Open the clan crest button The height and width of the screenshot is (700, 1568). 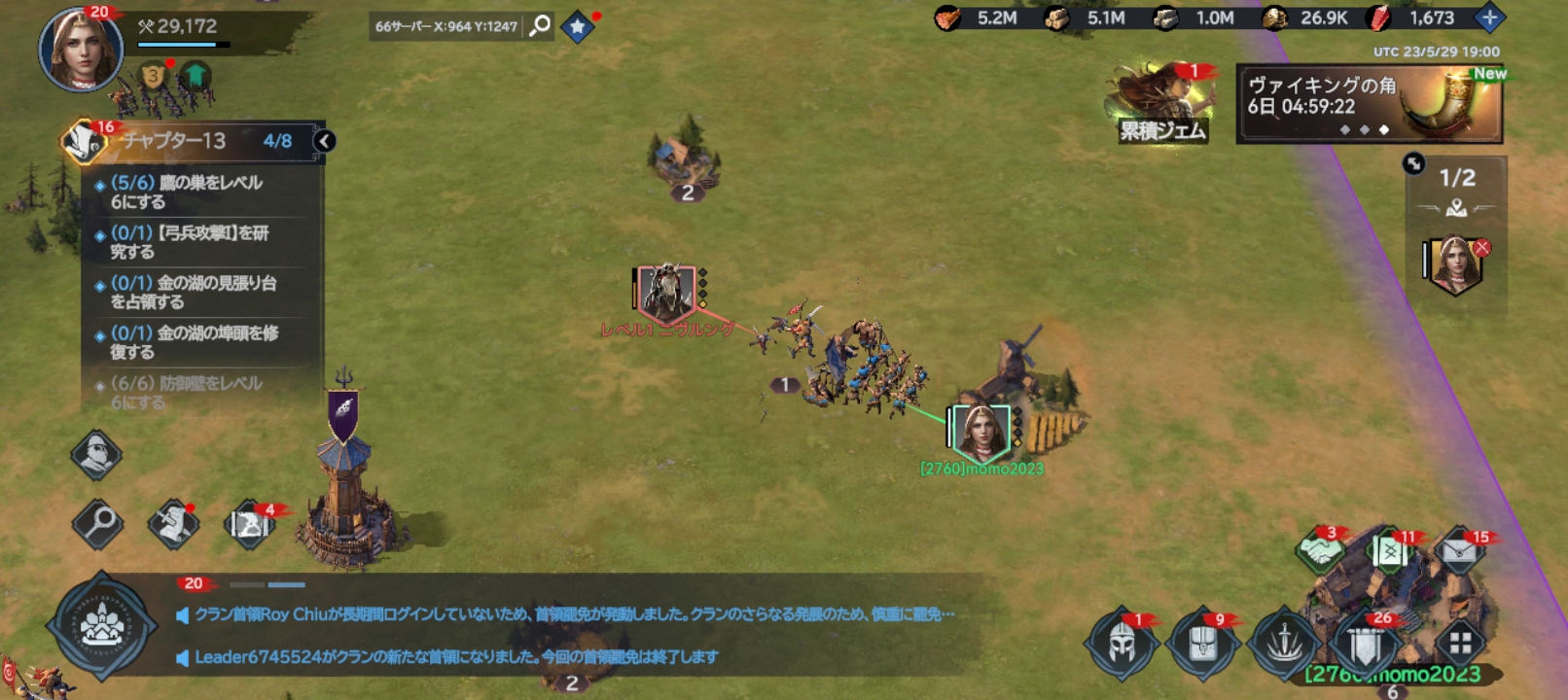[102, 625]
